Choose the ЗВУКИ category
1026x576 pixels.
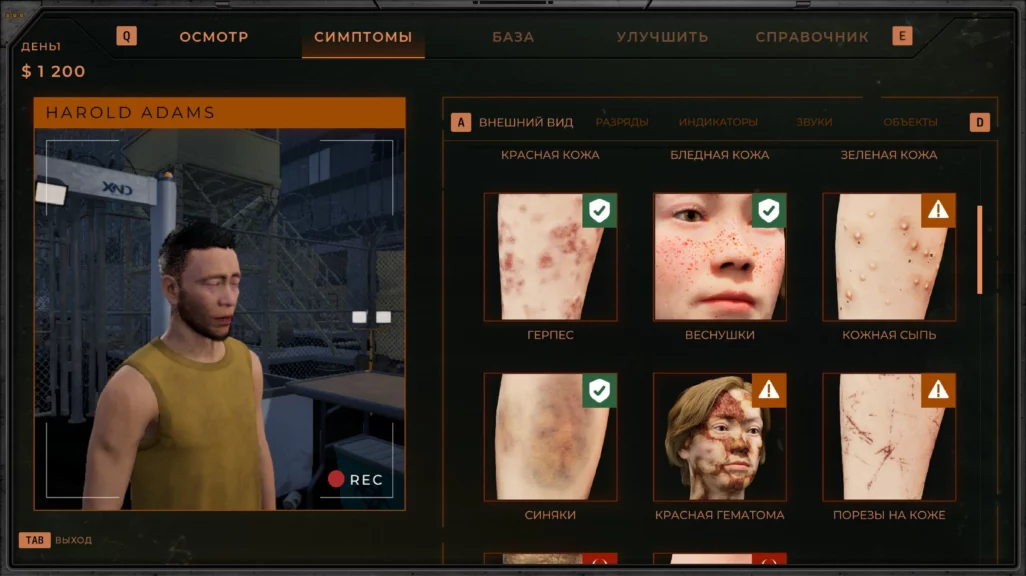814,122
